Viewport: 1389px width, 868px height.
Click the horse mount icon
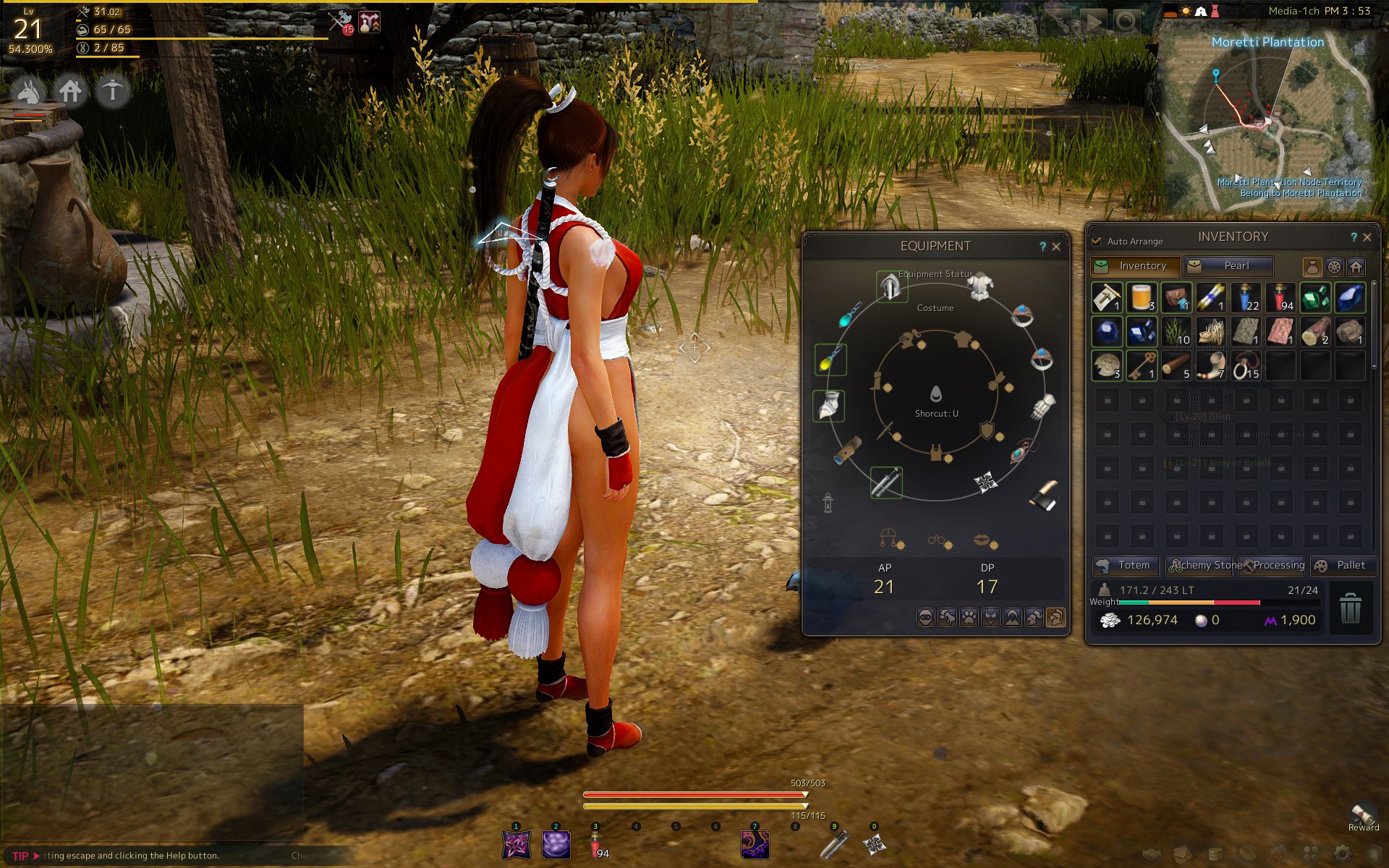29,91
